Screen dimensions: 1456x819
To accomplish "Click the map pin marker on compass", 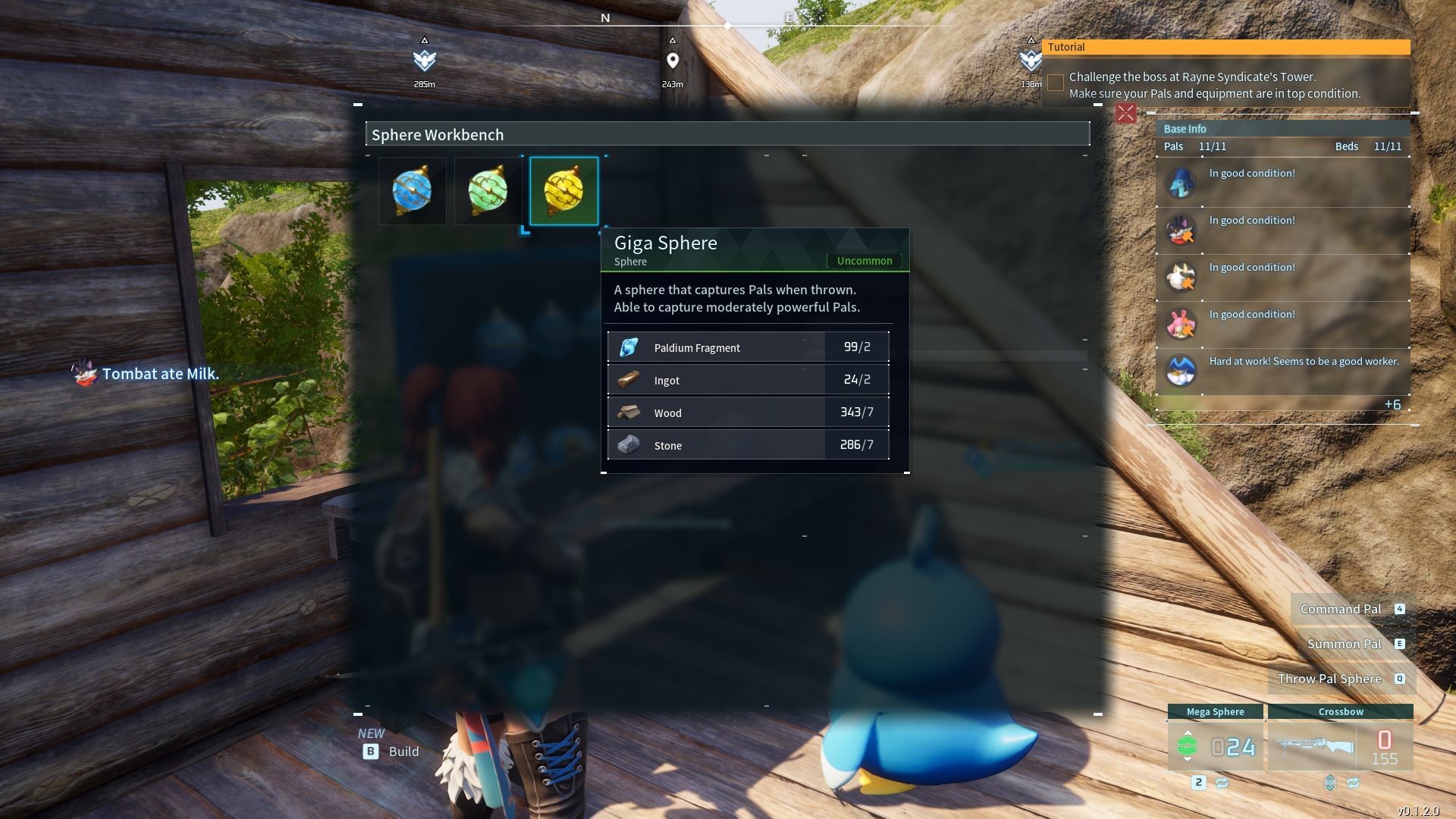I will coord(673,61).
